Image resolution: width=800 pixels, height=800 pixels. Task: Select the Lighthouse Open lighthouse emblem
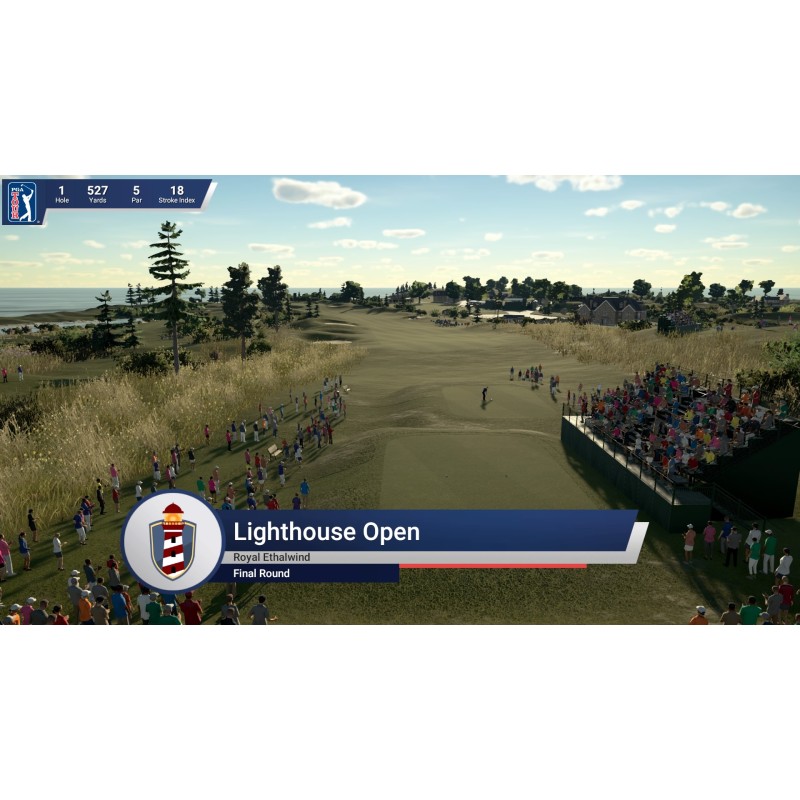click(172, 541)
